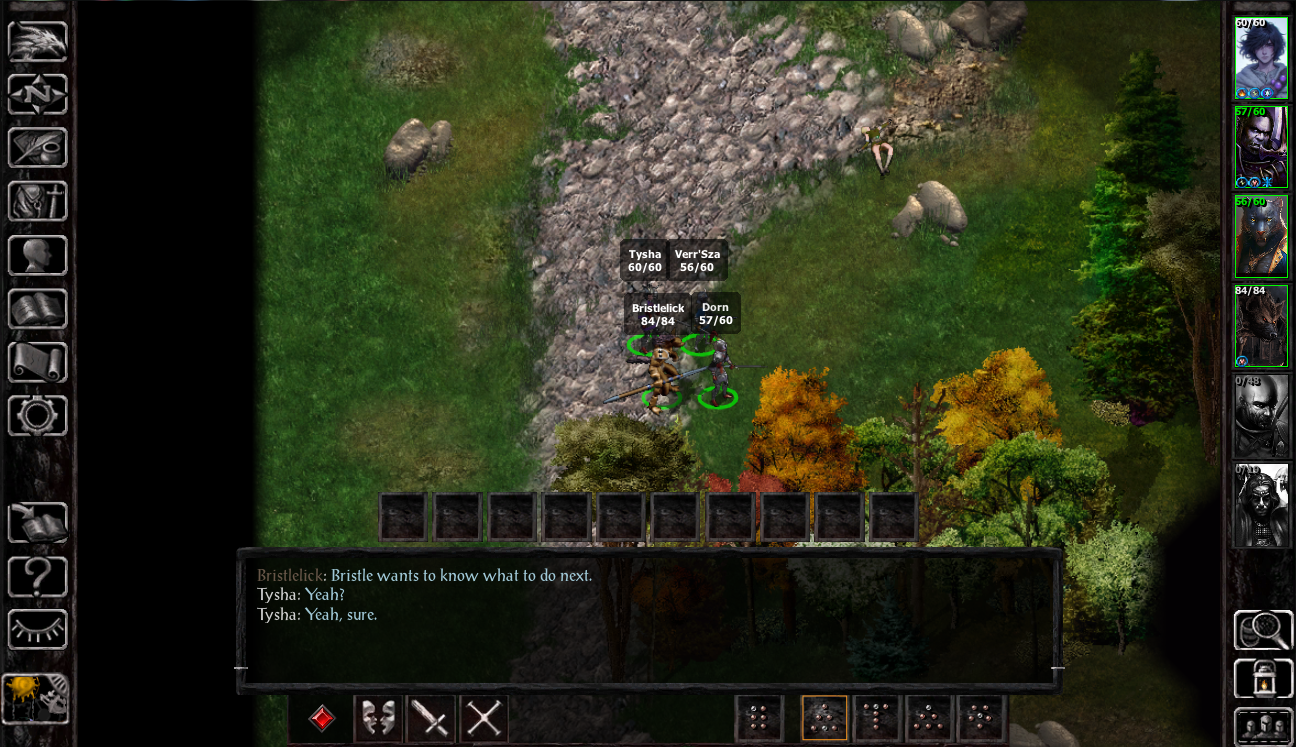
Task: Open the gear options menu
Action: (38, 415)
